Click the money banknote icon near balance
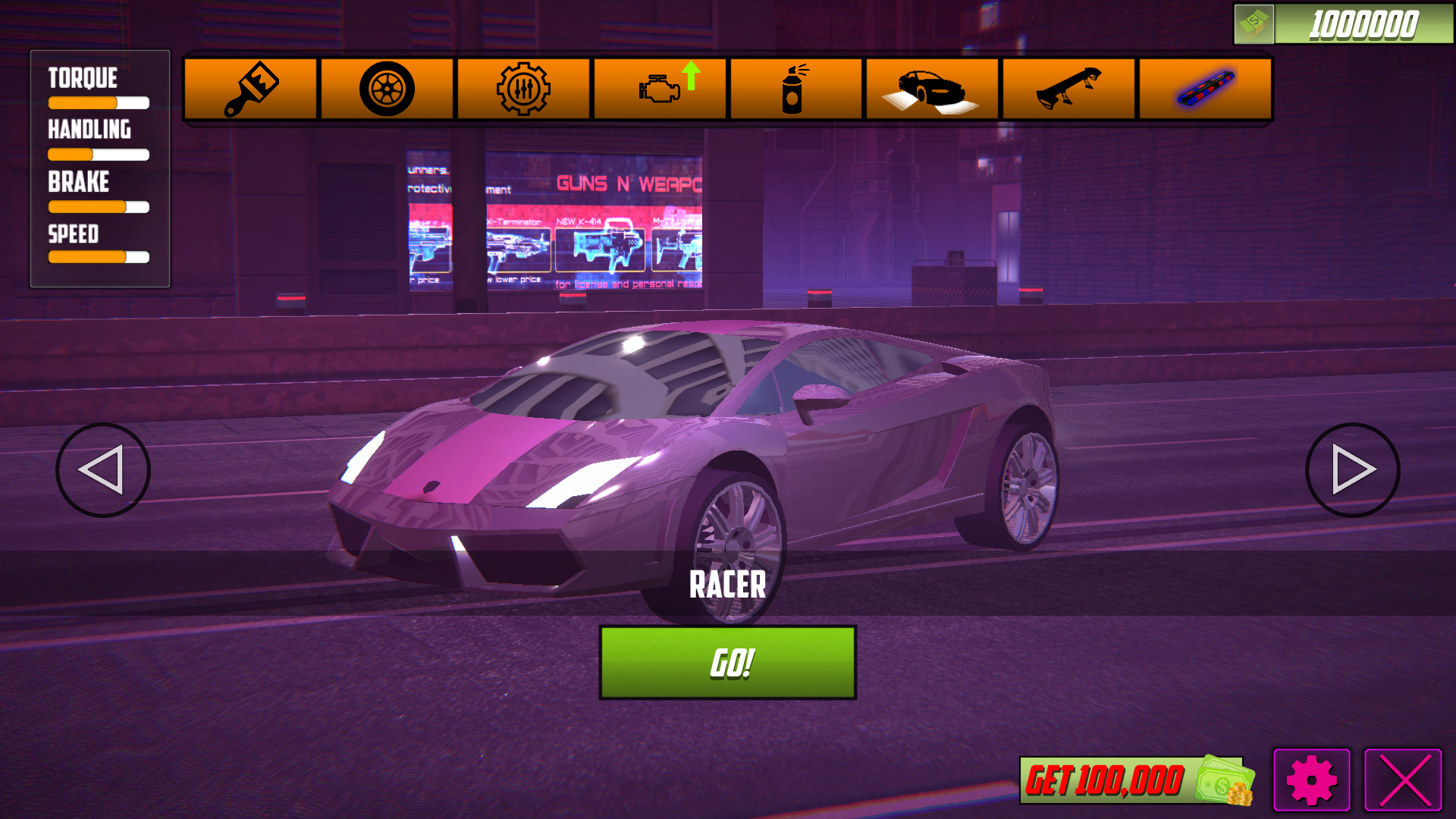Screen dimensions: 1456x819 (x=1255, y=23)
